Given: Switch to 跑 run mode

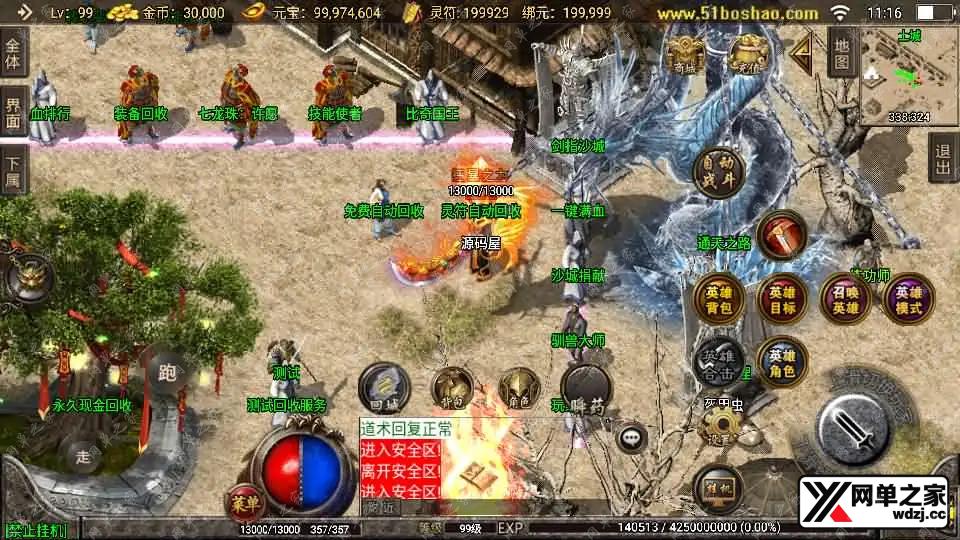Looking at the screenshot, I should [167, 374].
